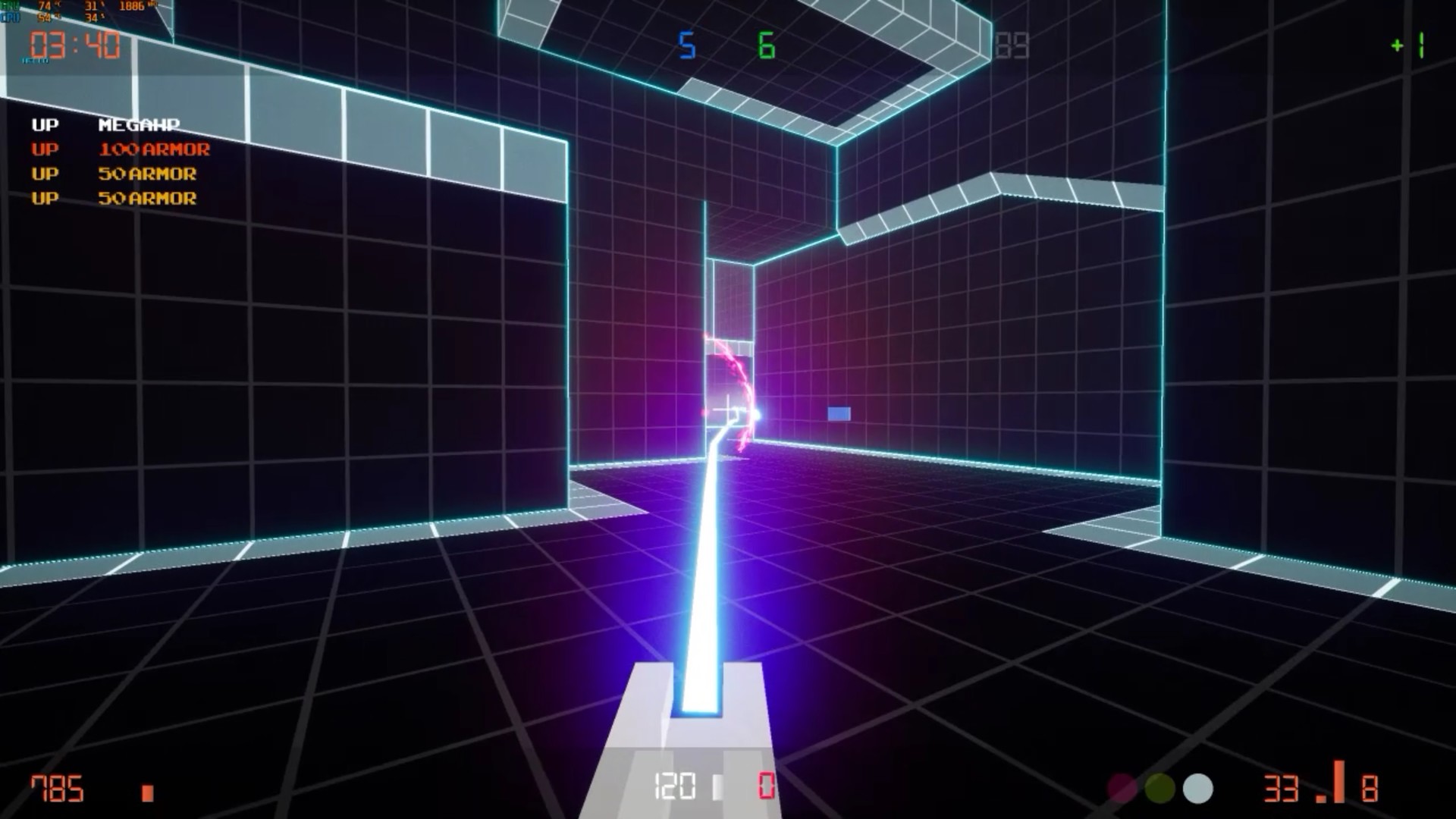This screenshot has height=819, width=1456.
Task: Select the white ammo indicator dot
Action: tap(1197, 787)
